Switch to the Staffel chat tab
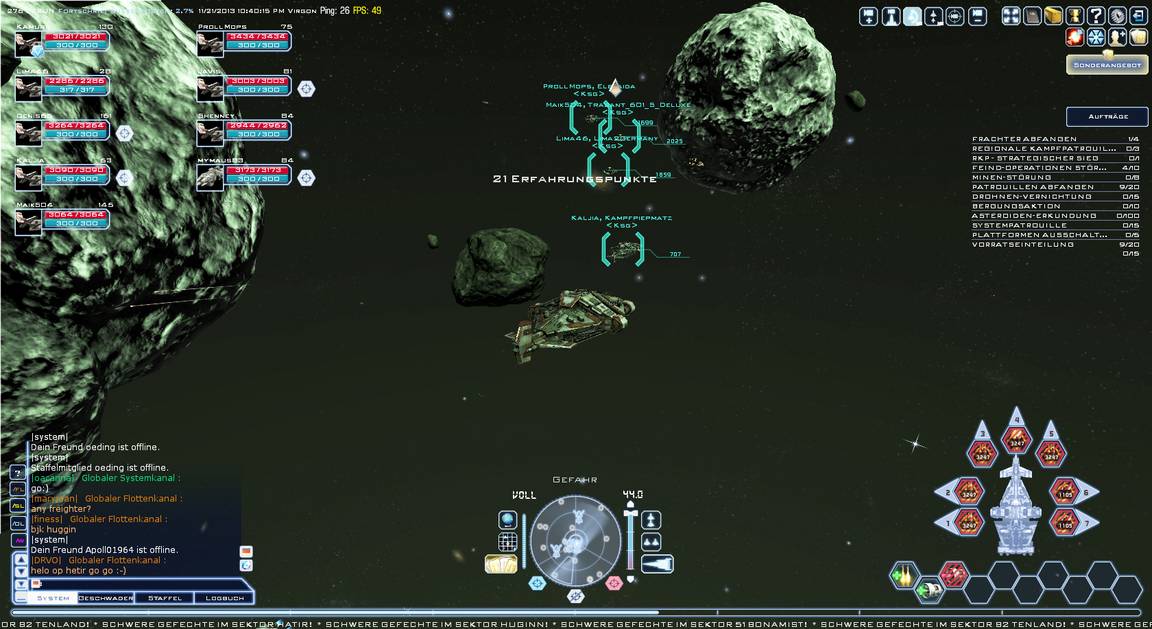 165,598
